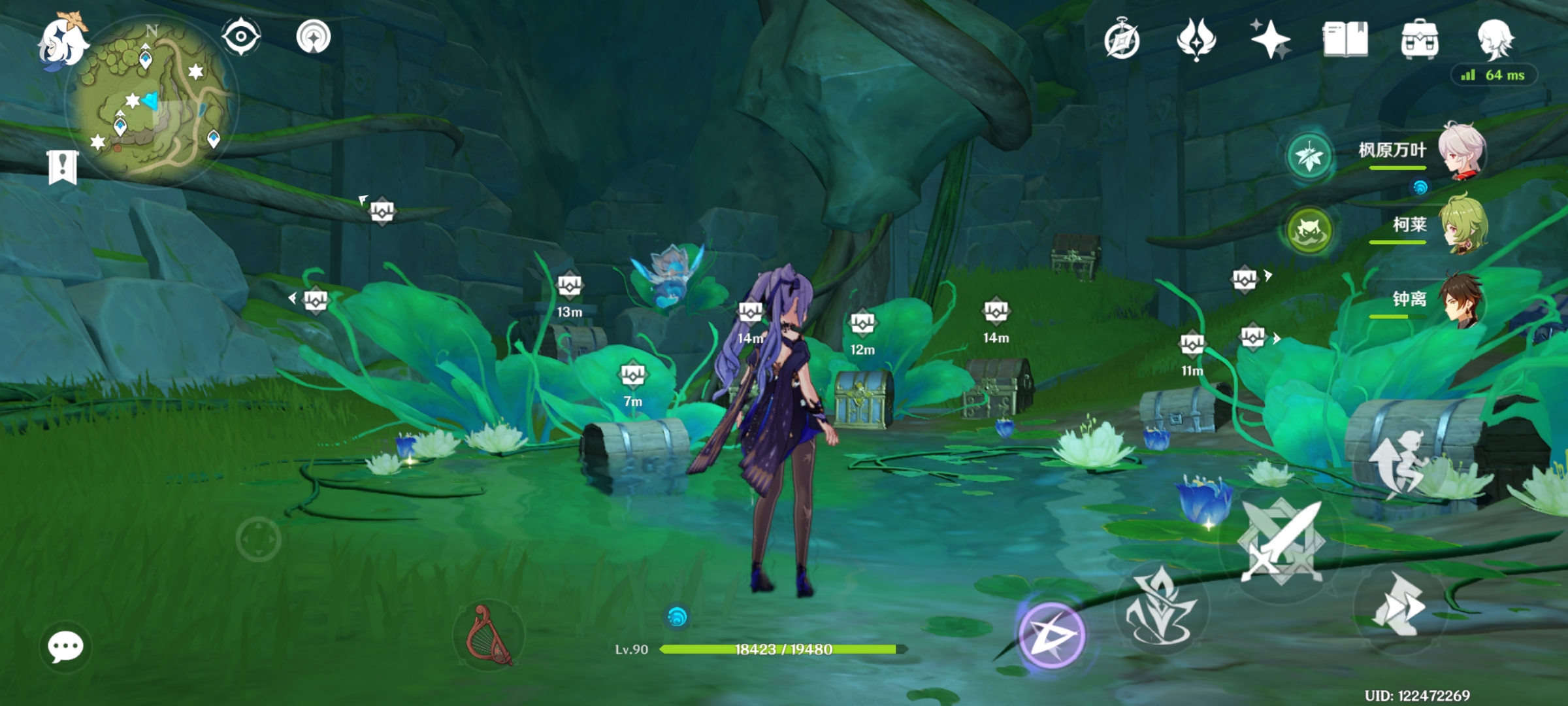Open the adventurer handbook book icon

(x=1345, y=39)
